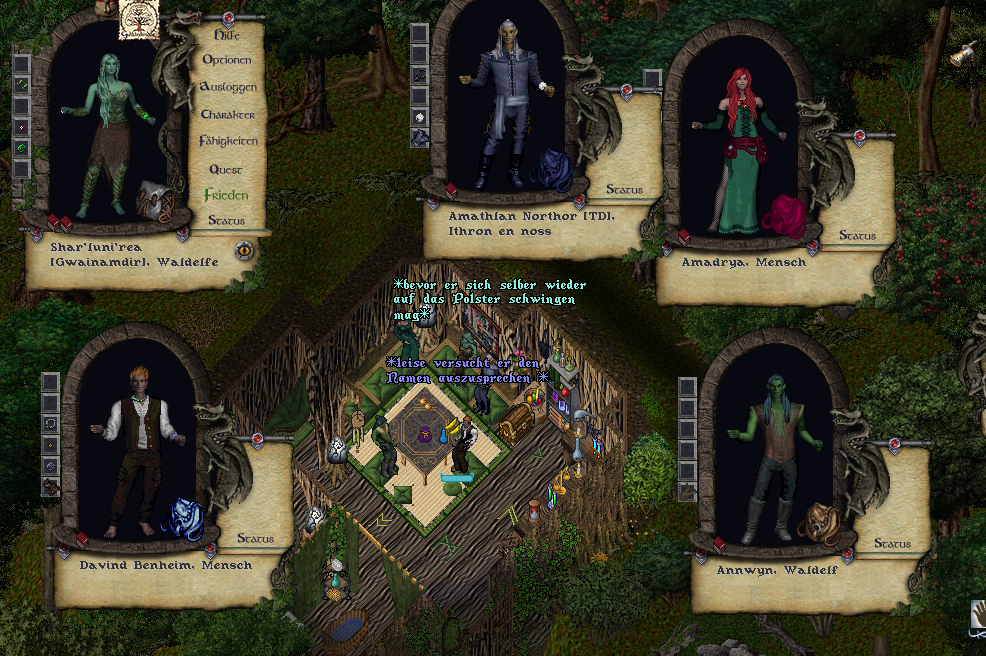The image size is (986, 656).
Task: Open the Hilfe menu
Action: pos(227,34)
